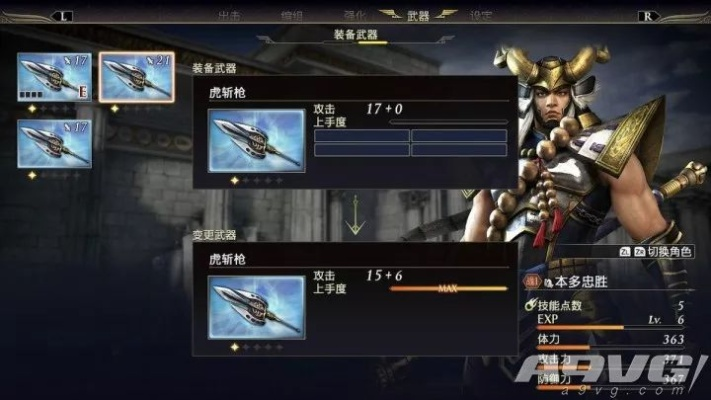Select the equipped spear marked E
The width and height of the screenshot is (711, 400).
point(54,77)
